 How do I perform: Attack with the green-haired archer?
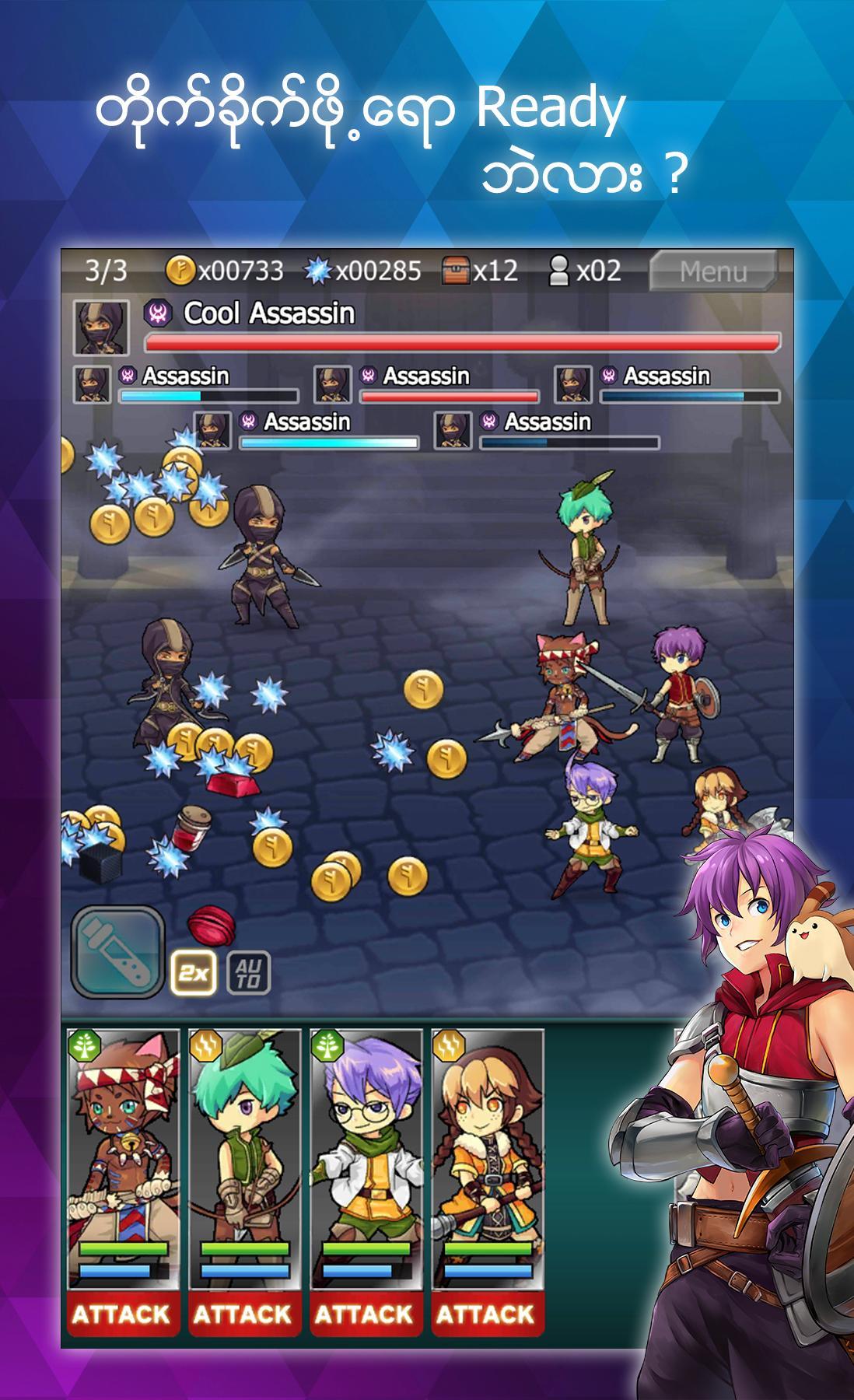tap(243, 1313)
